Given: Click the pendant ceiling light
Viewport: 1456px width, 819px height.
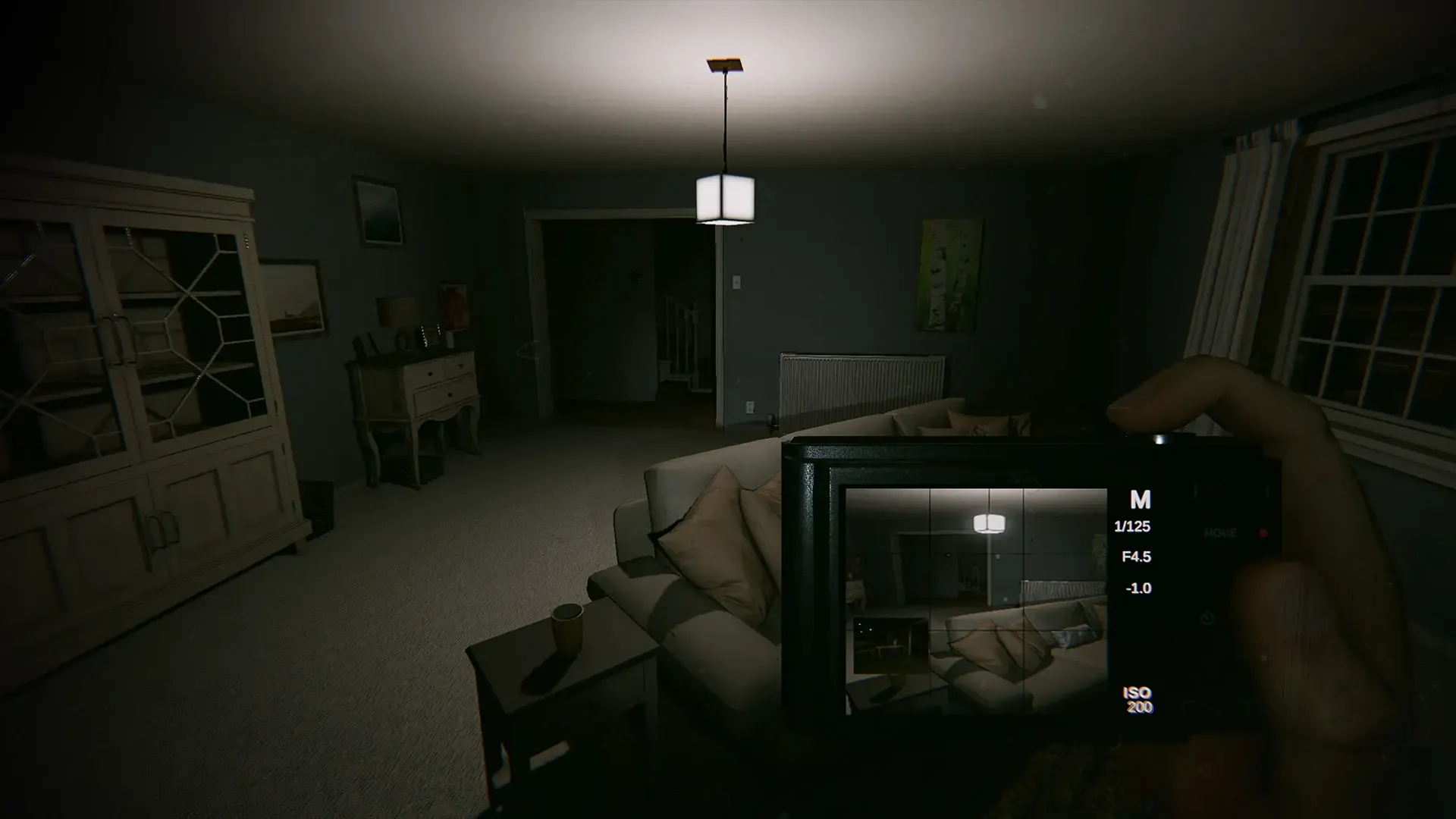Looking at the screenshot, I should [726, 197].
